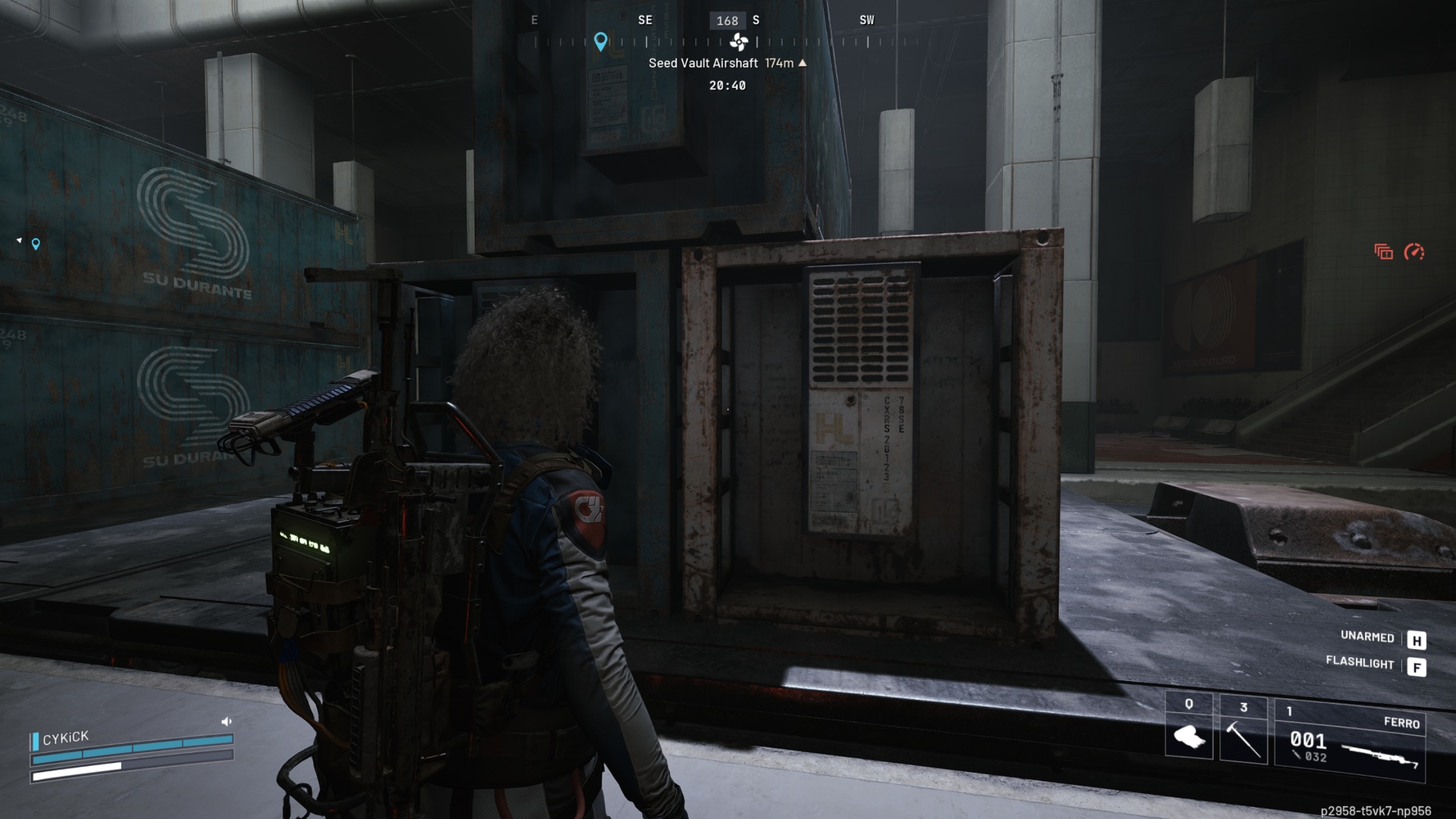Viewport: 1456px width, 819px height.
Task: Click the red container warning icon top right
Action: [1382, 250]
